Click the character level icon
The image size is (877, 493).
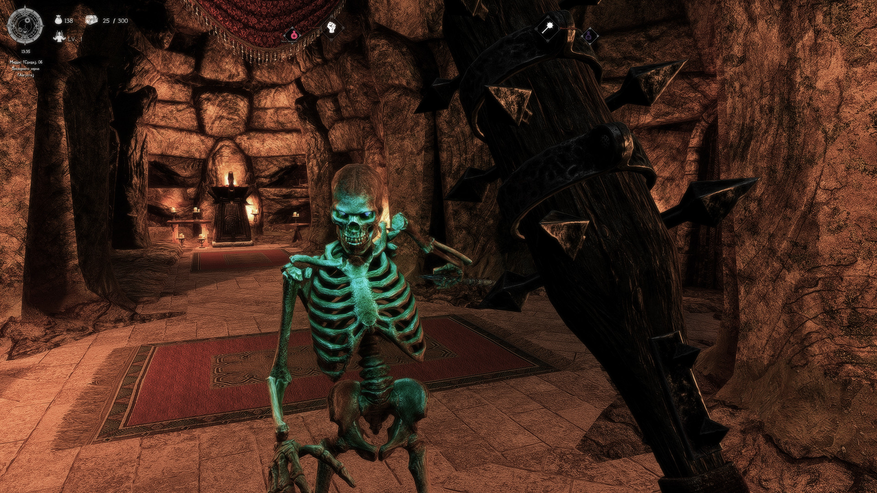coord(58,37)
